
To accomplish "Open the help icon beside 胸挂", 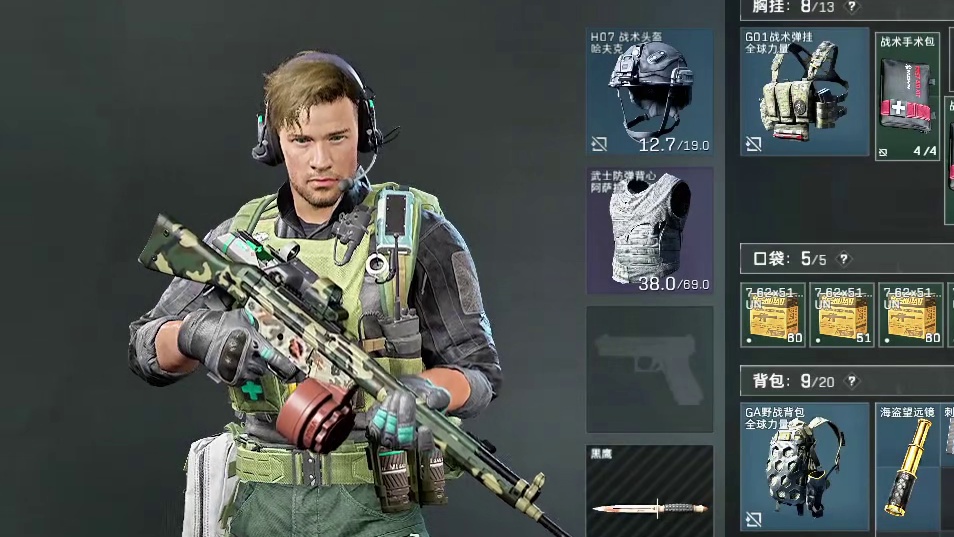I will (852, 7).
